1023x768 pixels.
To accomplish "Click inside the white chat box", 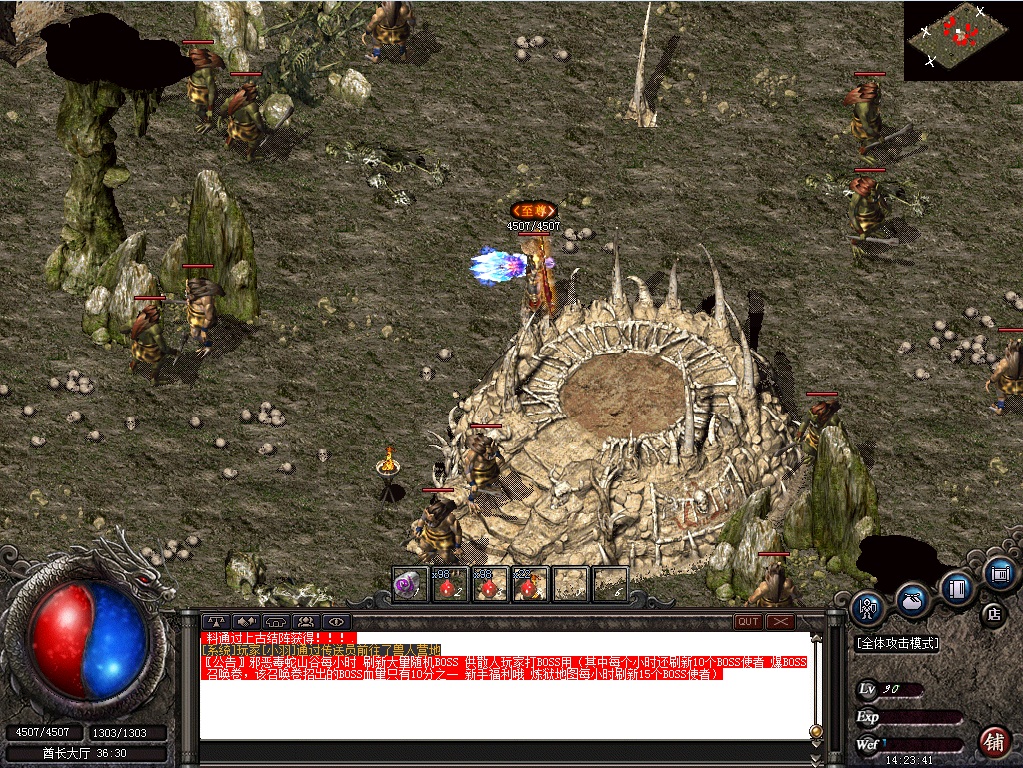I will coord(500,710).
